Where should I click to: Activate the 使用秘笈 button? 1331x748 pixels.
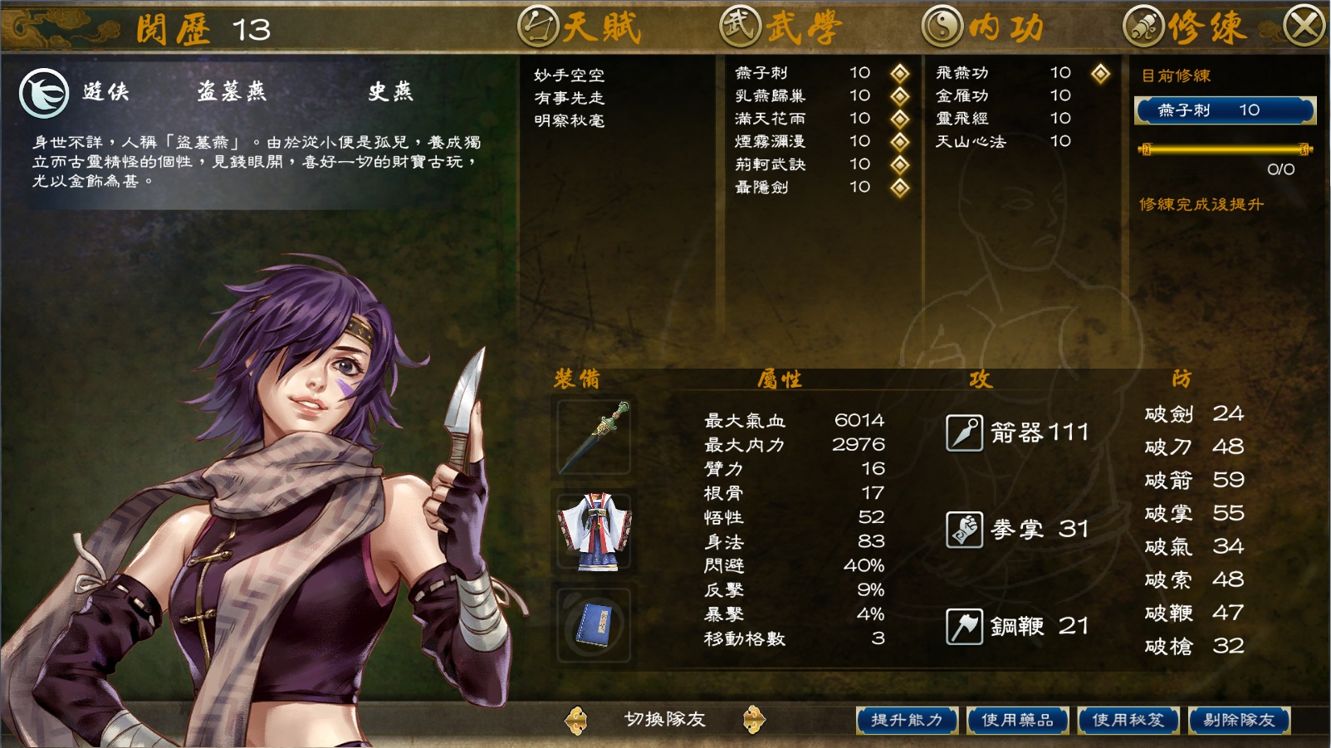pyautogui.click(x=1128, y=720)
